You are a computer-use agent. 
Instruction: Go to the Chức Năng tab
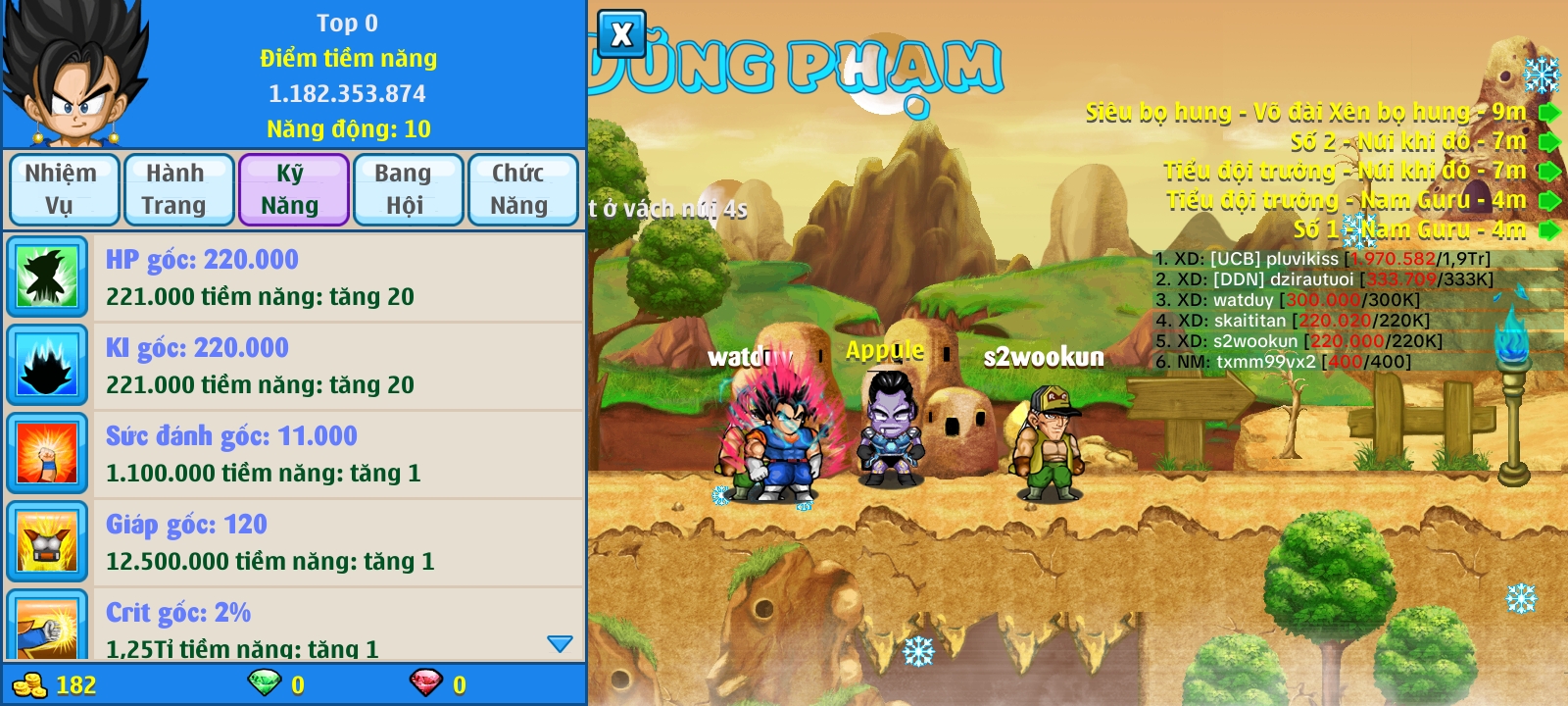[521, 189]
